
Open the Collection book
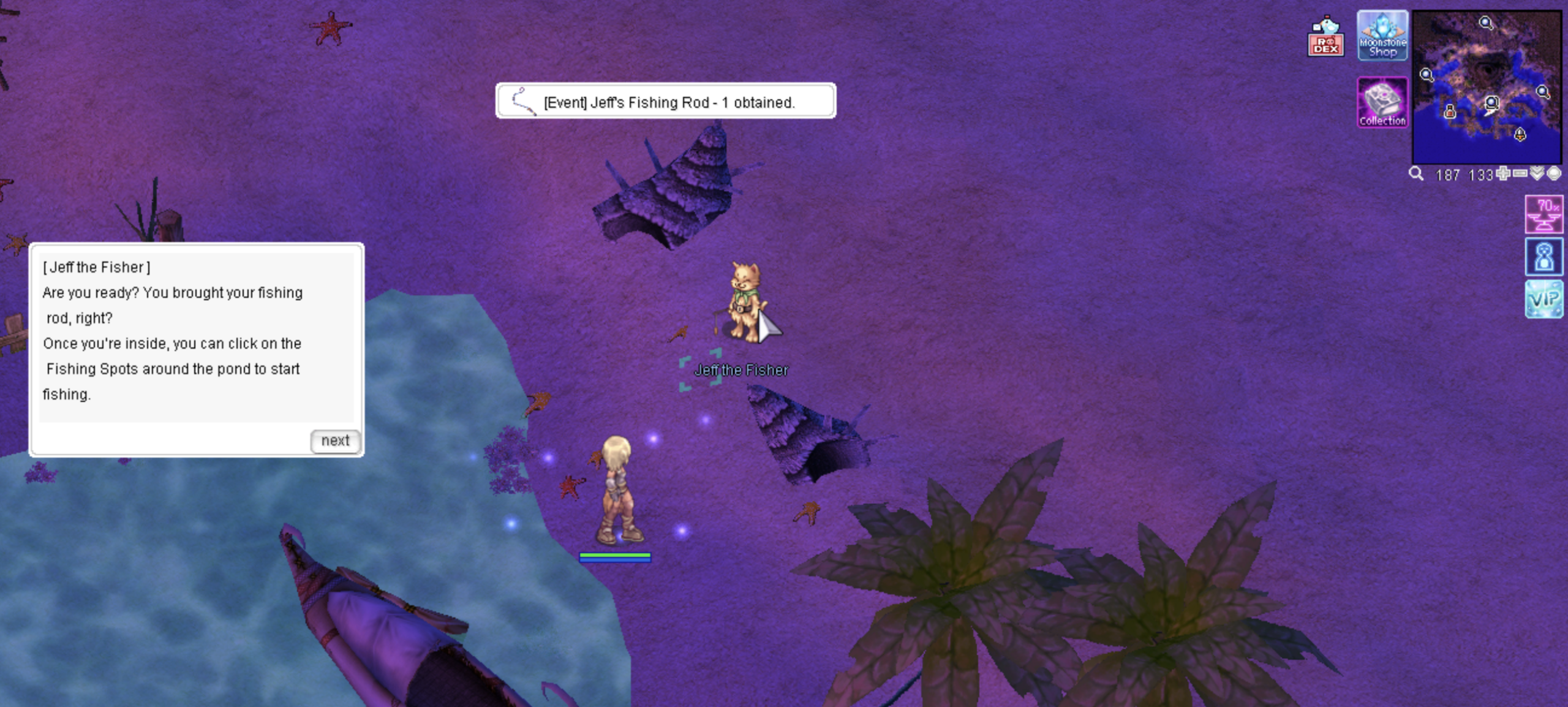pyautogui.click(x=1382, y=103)
